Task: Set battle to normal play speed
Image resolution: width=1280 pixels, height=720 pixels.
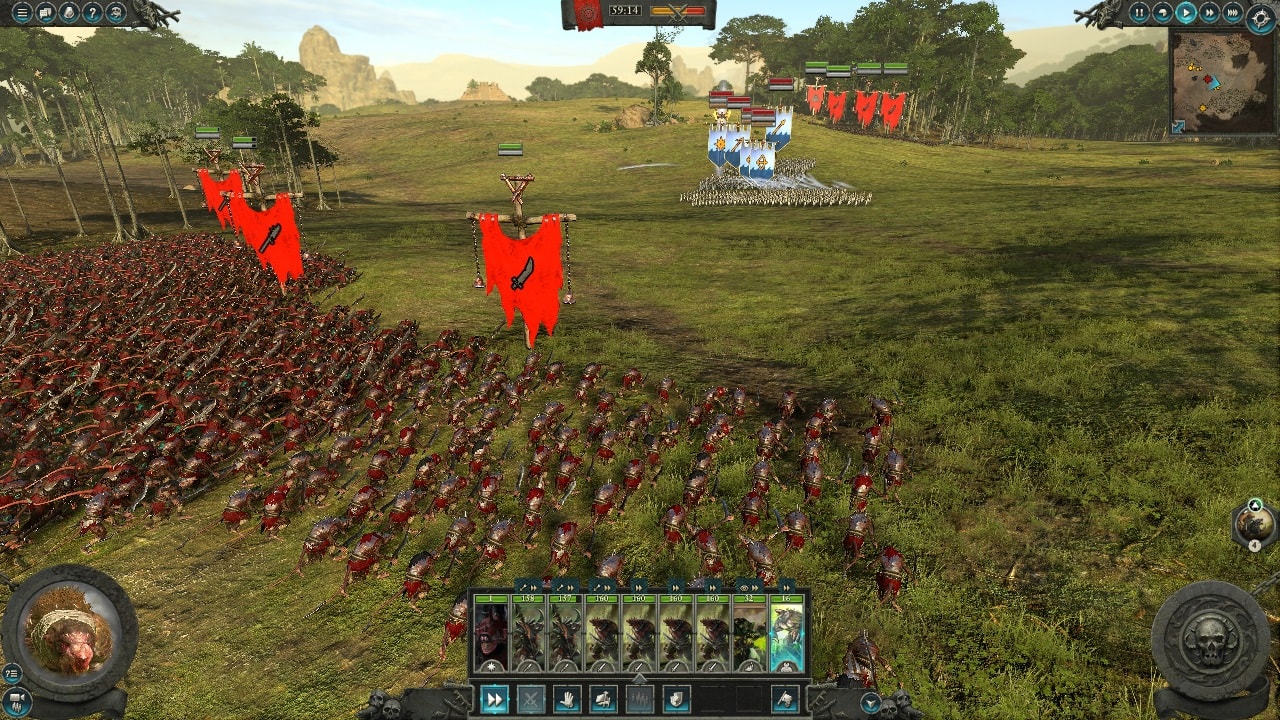Action: [x=1186, y=13]
